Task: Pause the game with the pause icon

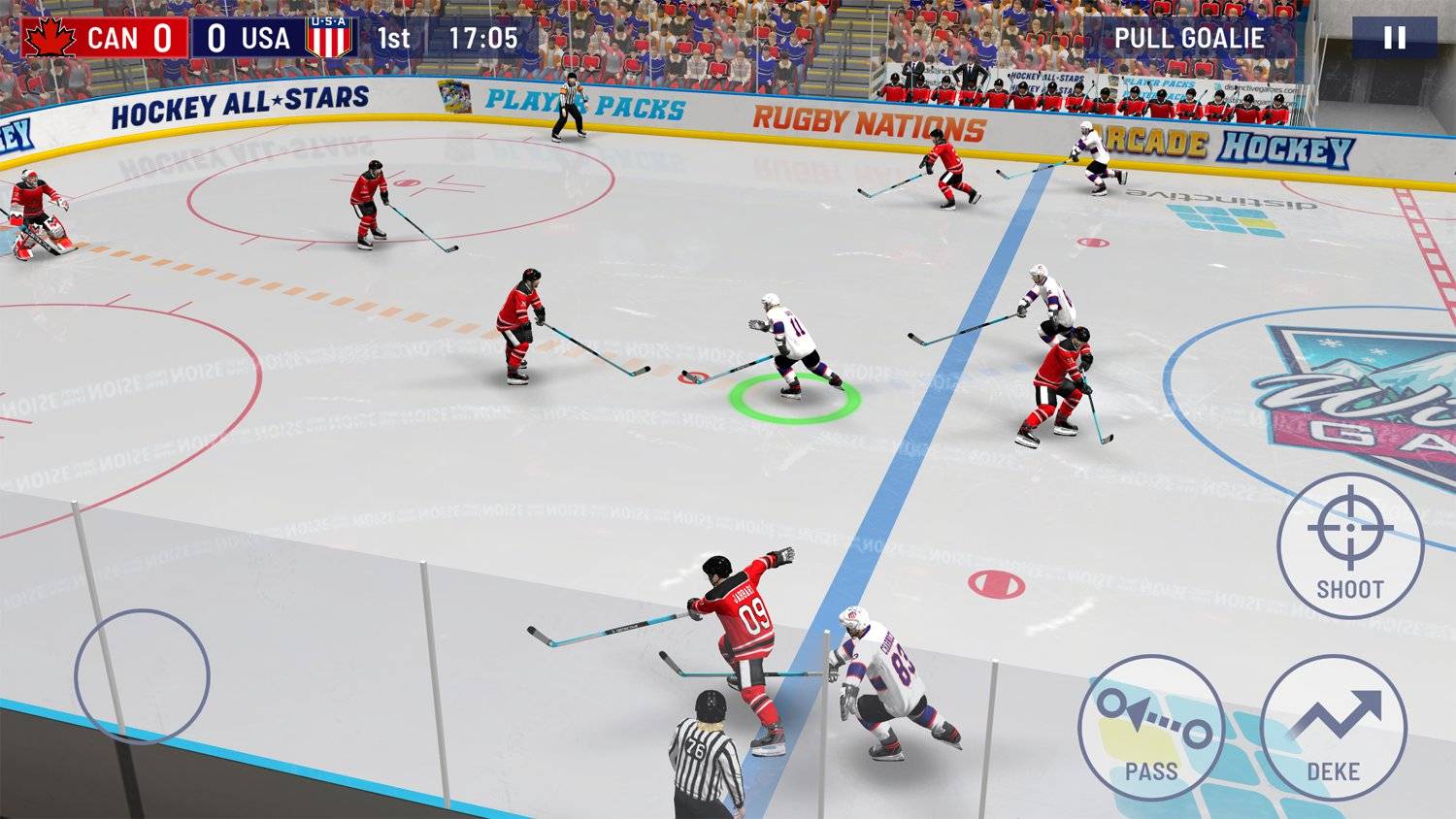Action: [1394, 39]
